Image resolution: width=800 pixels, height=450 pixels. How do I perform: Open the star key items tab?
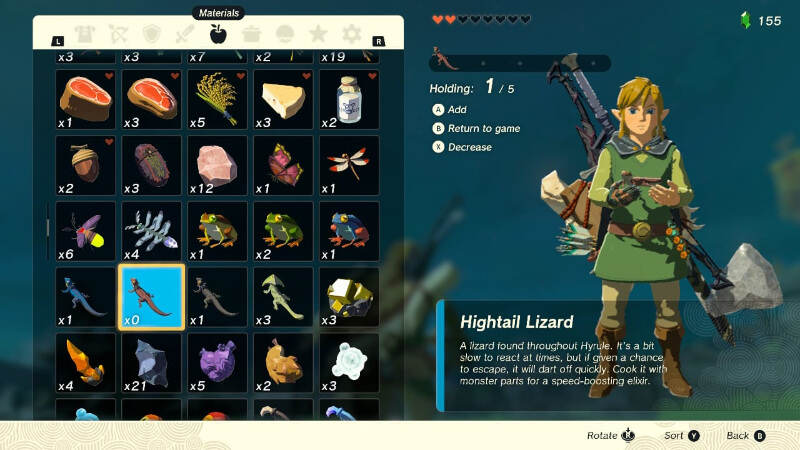coord(318,35)
